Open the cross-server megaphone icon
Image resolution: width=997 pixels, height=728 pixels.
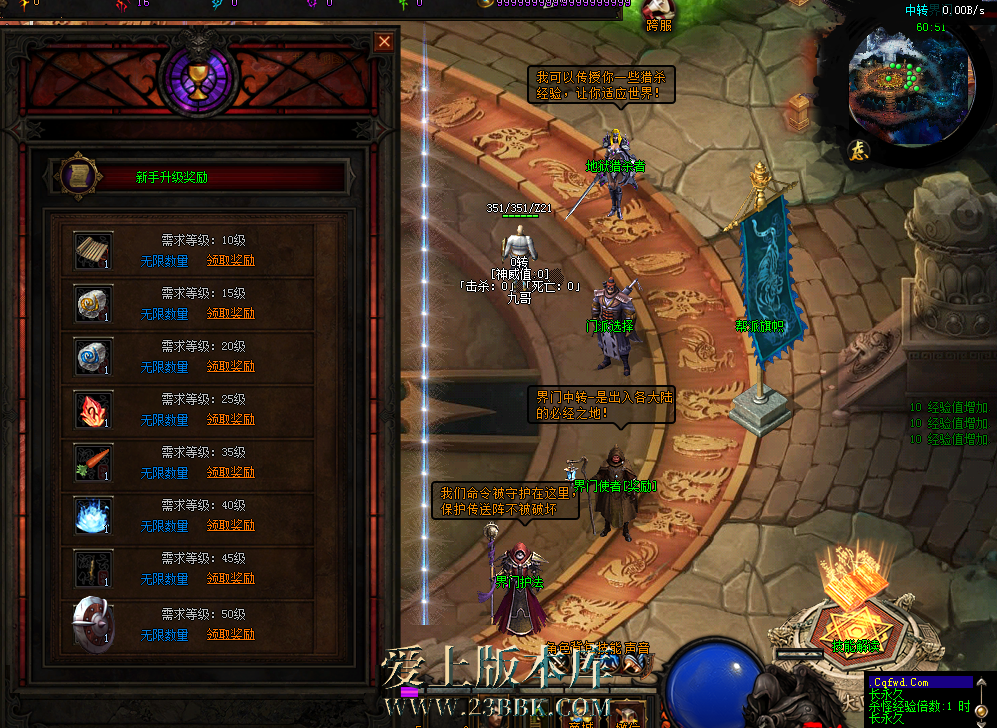659,10
